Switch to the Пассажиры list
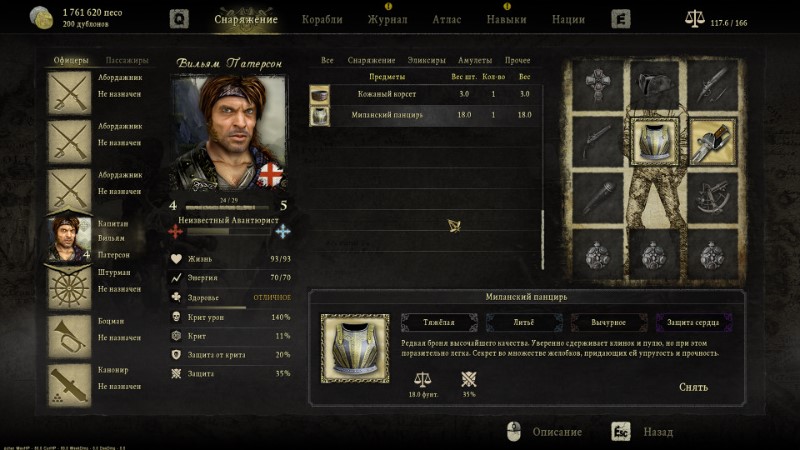 126,61
